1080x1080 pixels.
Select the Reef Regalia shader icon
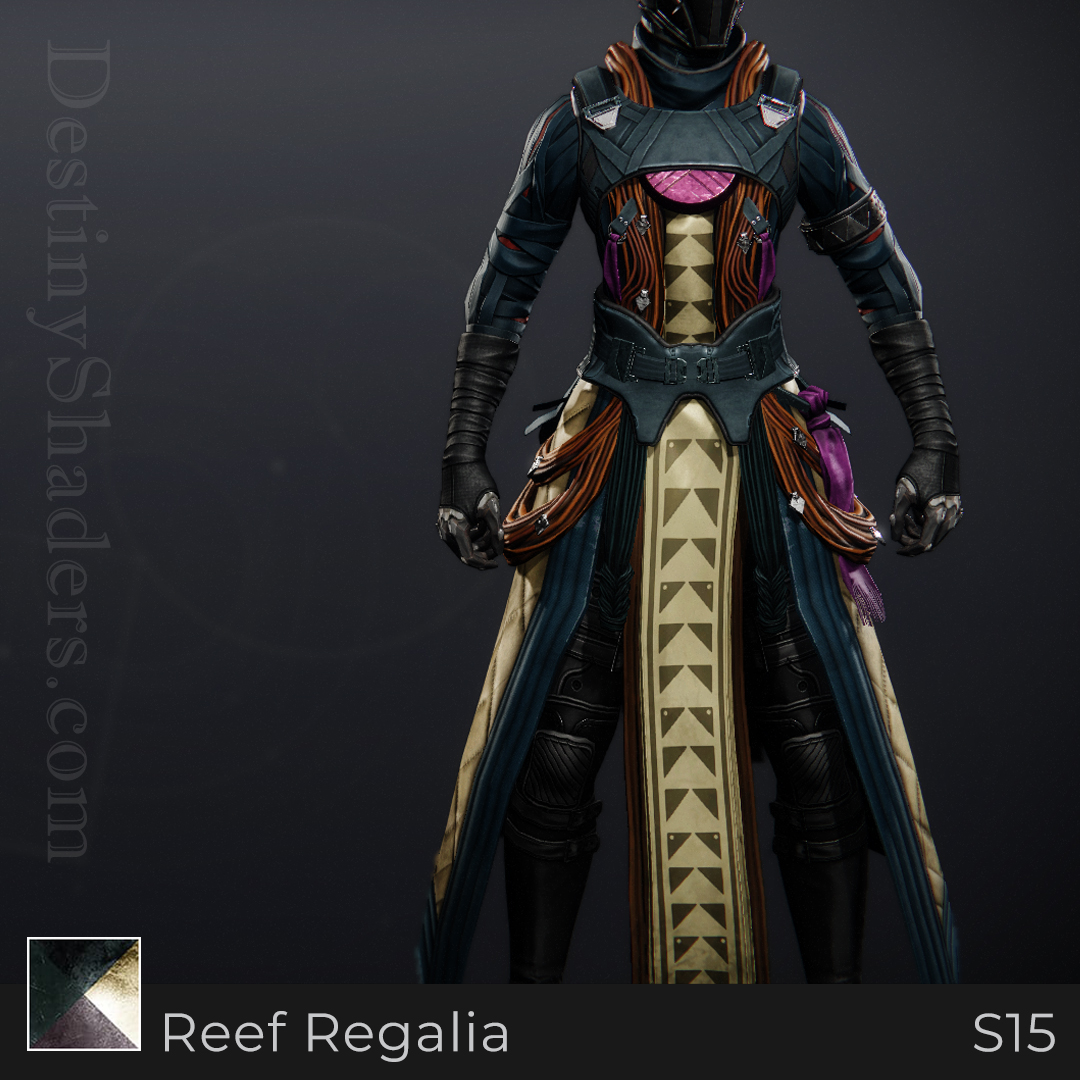tap(84, 993)
